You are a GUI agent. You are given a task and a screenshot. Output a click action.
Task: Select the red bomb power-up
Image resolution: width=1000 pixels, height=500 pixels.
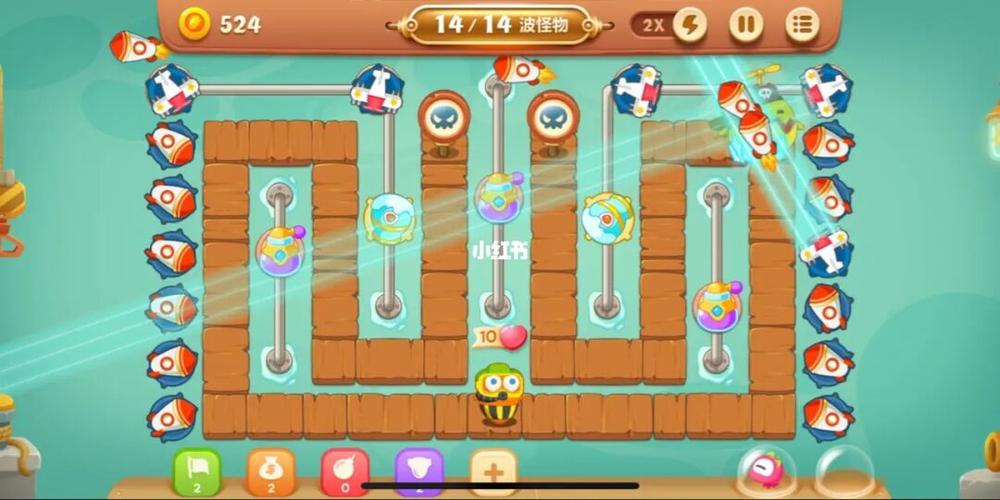[x=345, y=471]
